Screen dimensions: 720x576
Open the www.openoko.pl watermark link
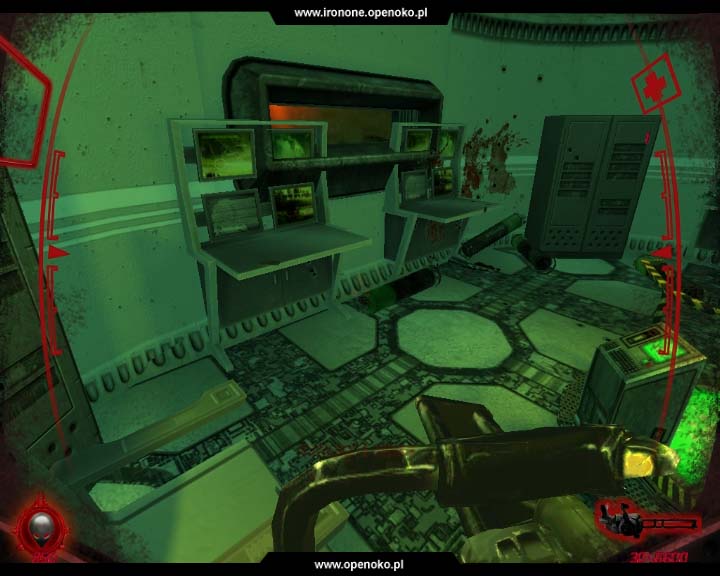(360, 565)
